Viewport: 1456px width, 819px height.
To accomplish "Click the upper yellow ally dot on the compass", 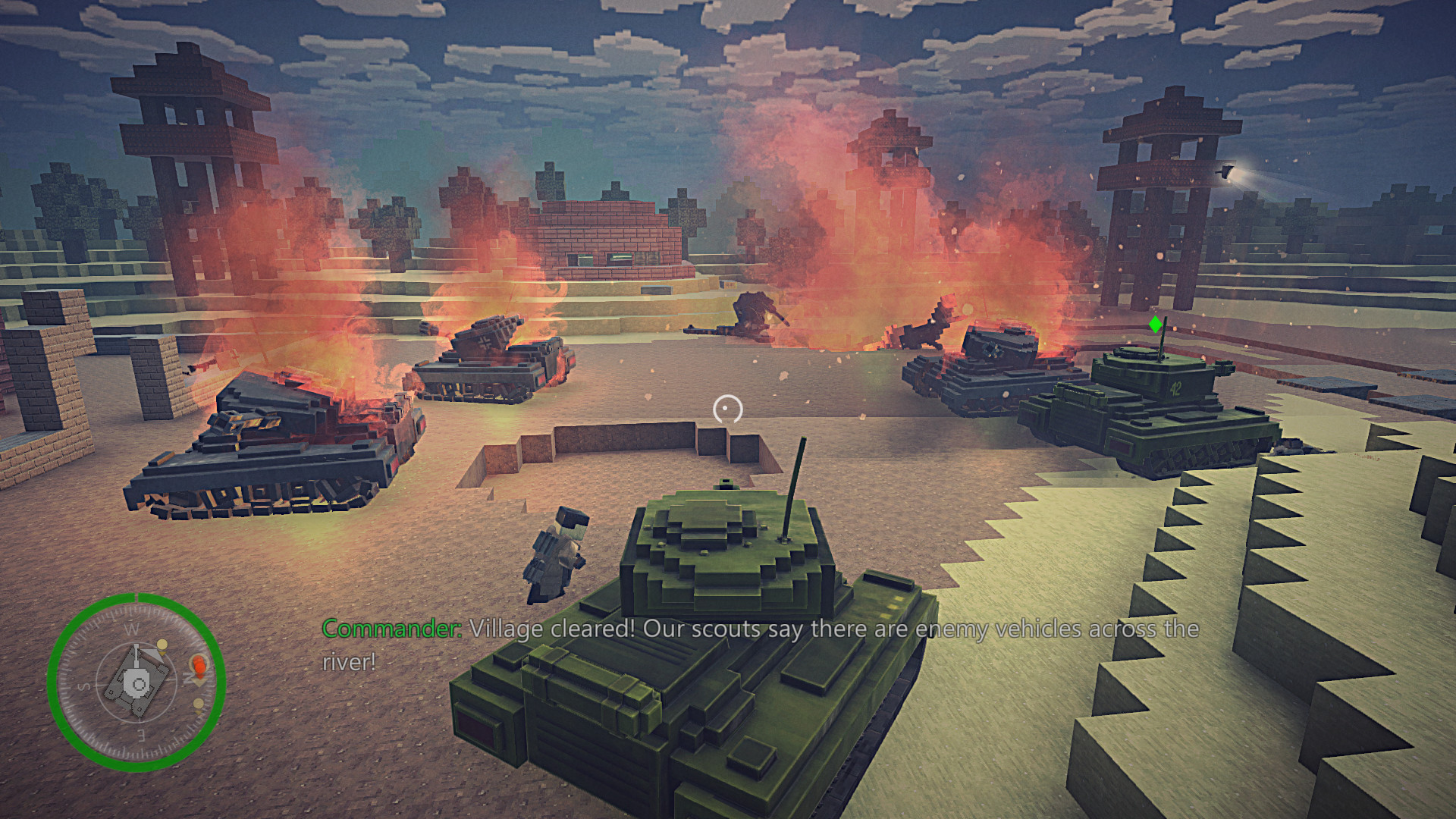I will (x=162, y=645).
